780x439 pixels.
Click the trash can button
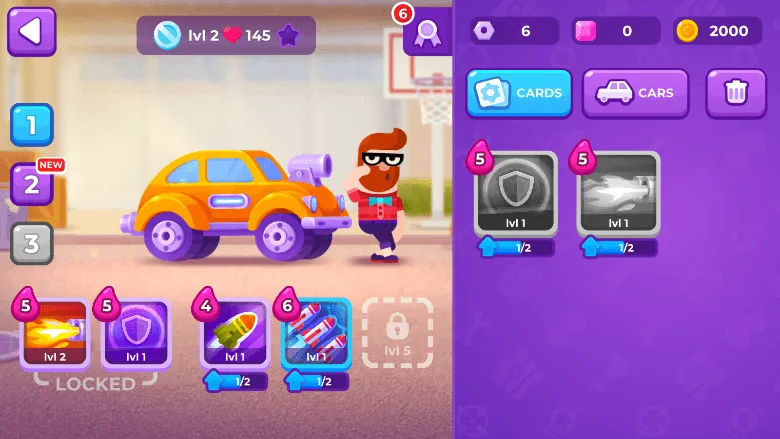tap(736, 93)
